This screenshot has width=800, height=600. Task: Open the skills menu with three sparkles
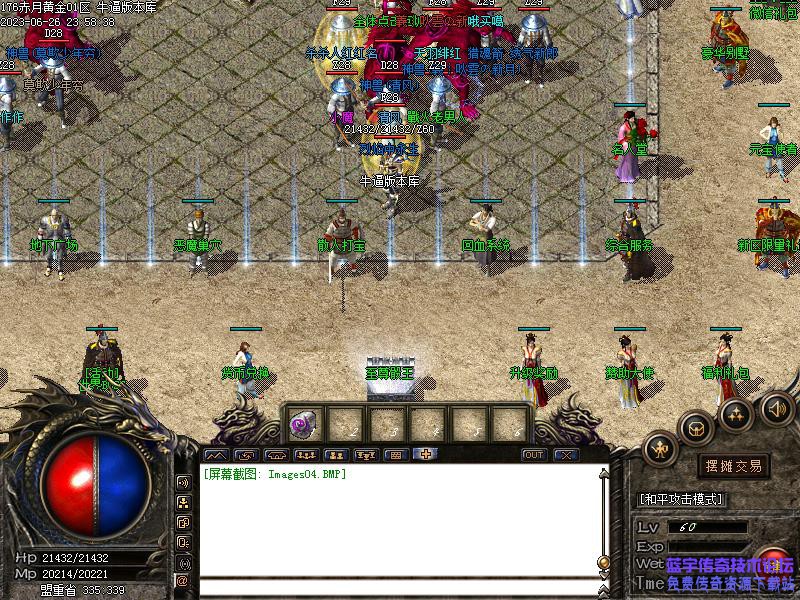click(x=737, y=411)
